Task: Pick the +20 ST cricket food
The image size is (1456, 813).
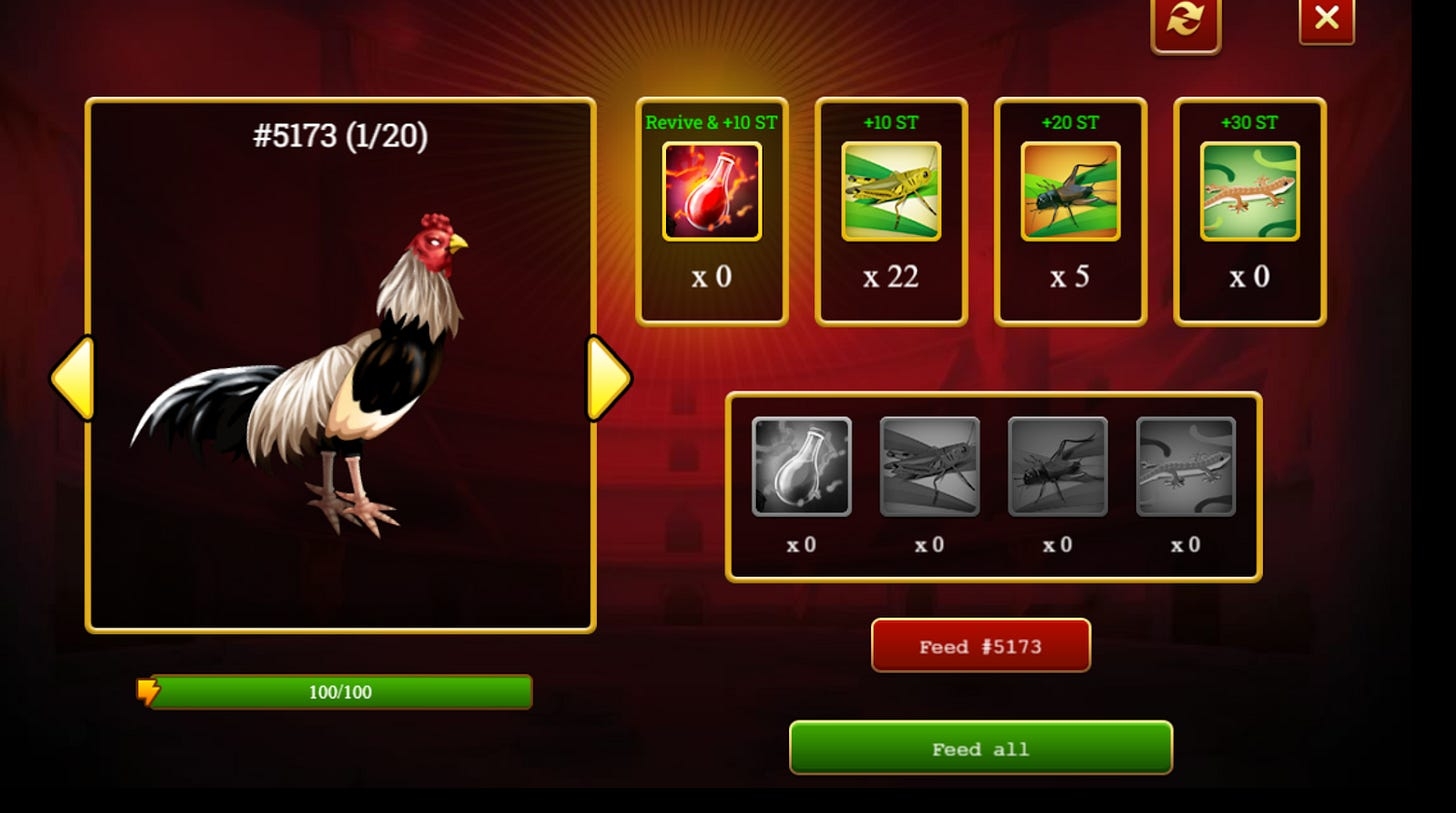Action: tap(1070, 191)
